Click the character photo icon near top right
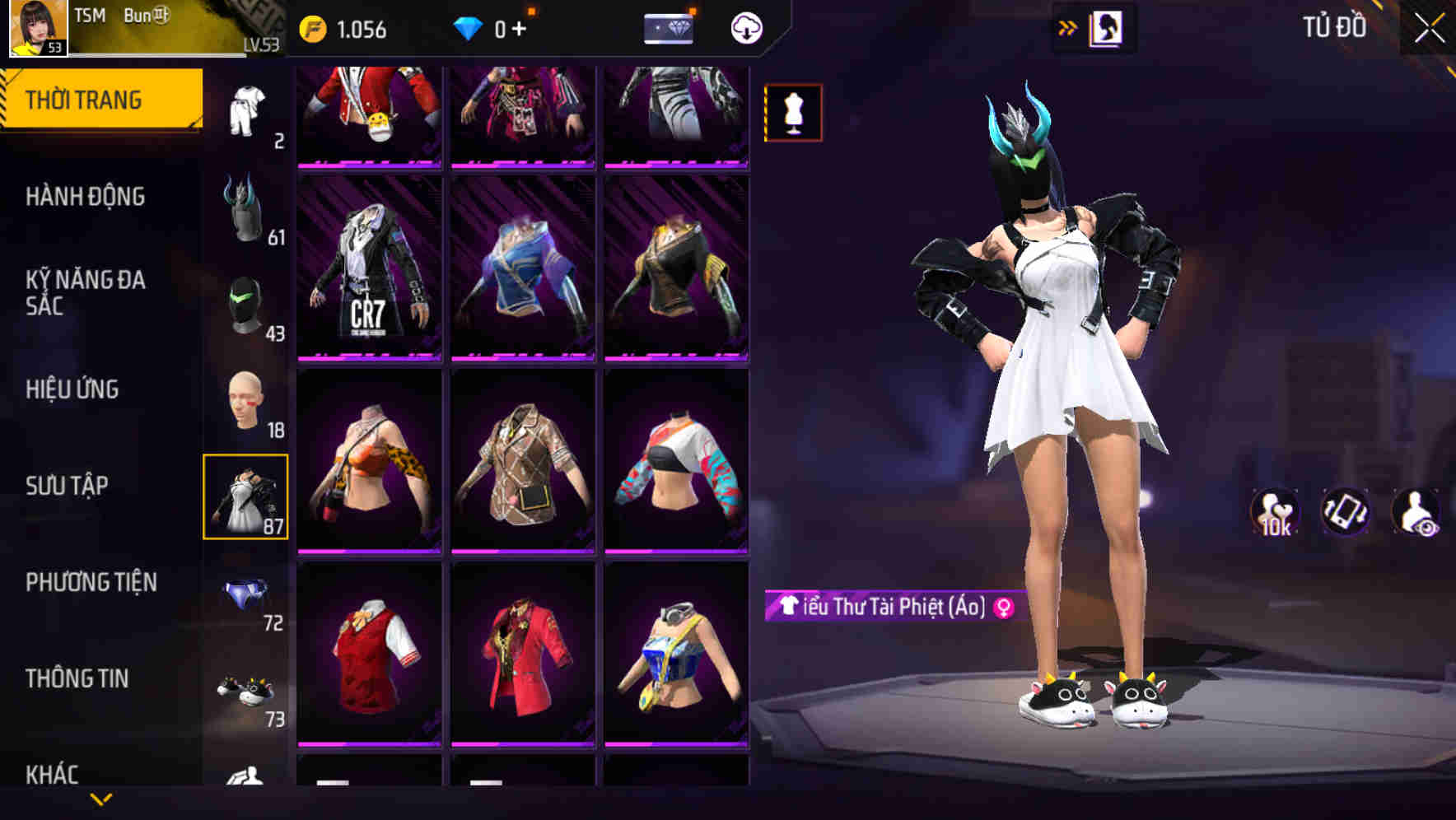The height and width of the screenshot is (820, 1456). [x=1107, y=27]
